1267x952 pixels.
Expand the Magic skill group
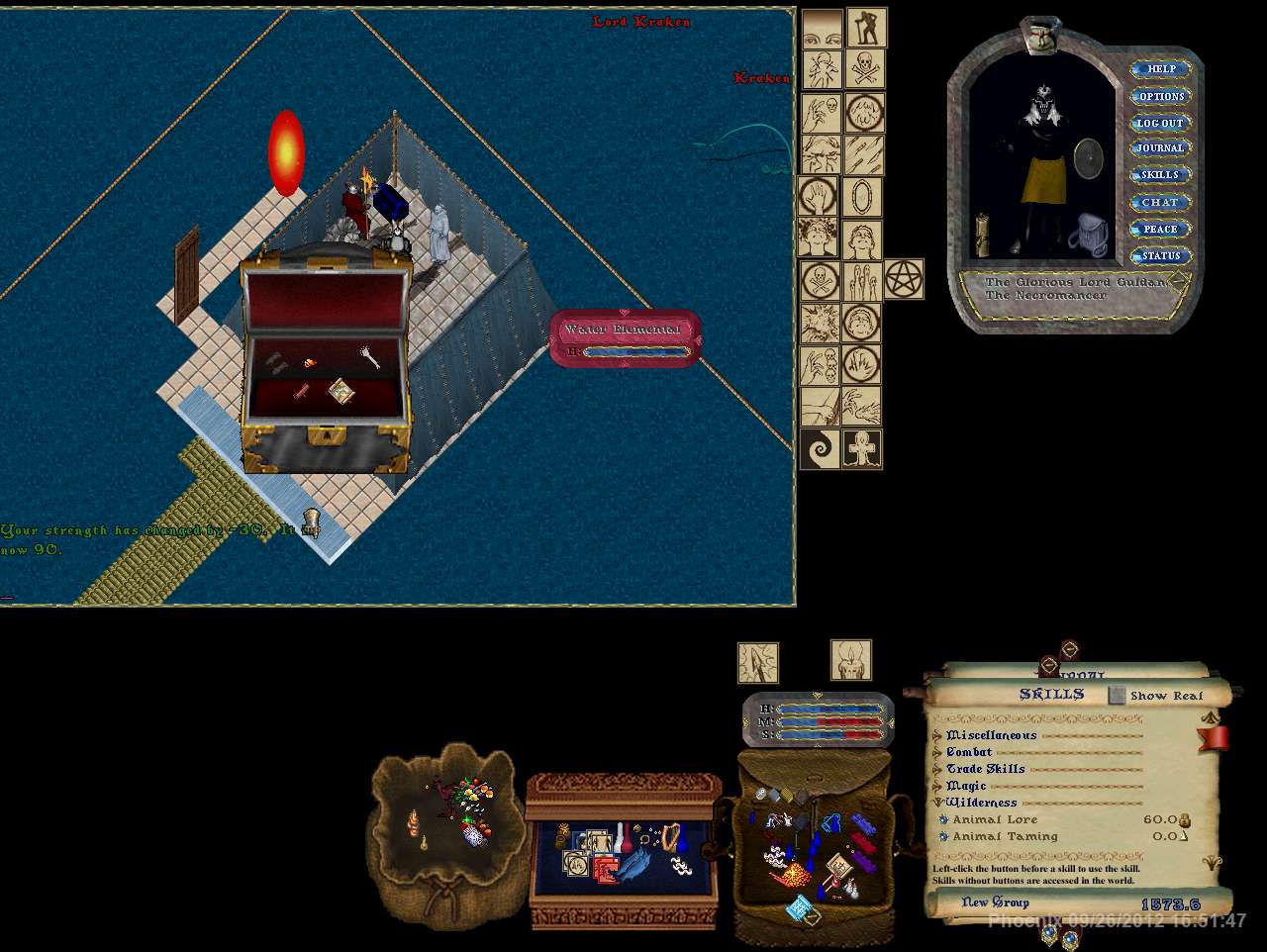pyautogui.click(x=937, y=786)
